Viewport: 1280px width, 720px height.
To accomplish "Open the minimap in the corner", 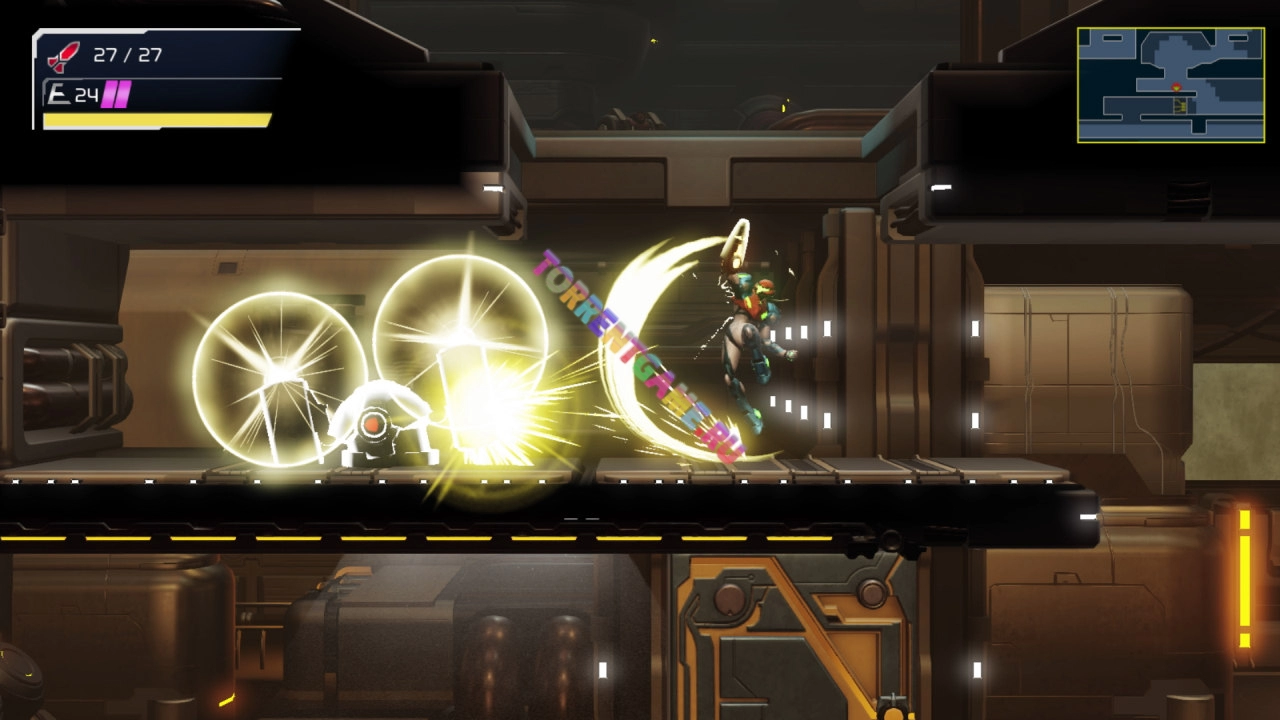I will point(1170,85).
